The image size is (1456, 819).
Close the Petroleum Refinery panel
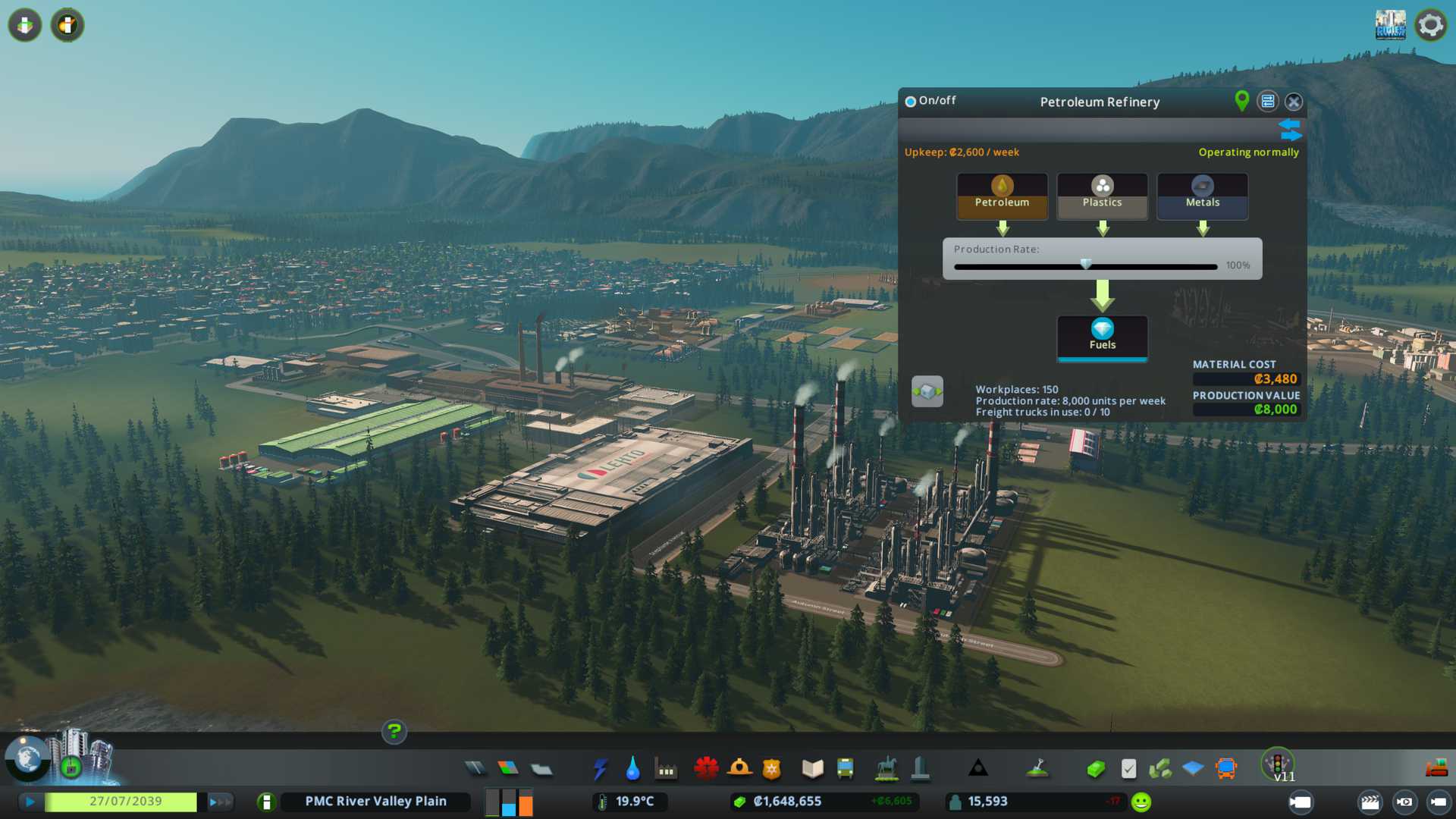tap(1294, 102)
